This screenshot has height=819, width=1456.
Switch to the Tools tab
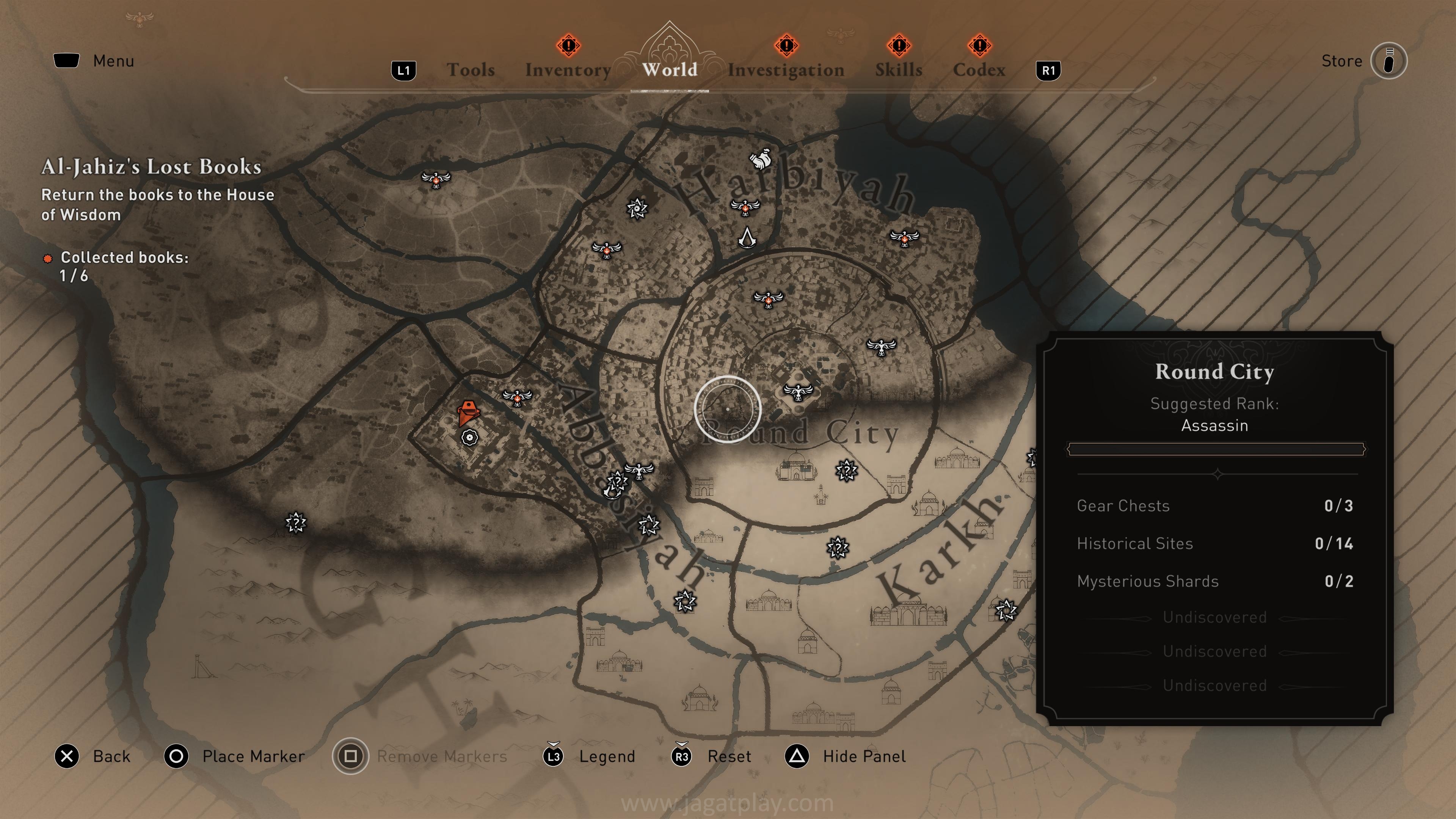pos(470,69)
